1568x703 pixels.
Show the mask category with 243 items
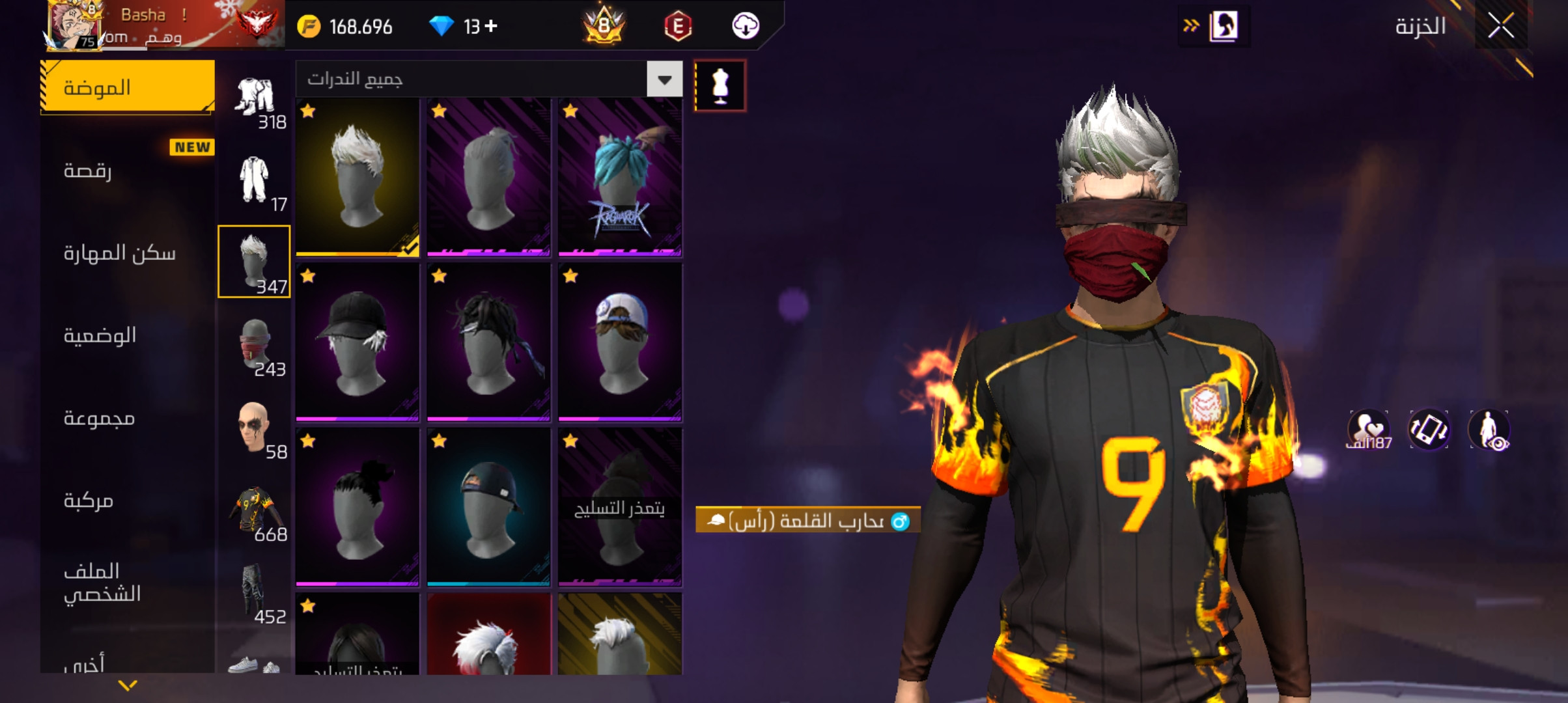255,345
